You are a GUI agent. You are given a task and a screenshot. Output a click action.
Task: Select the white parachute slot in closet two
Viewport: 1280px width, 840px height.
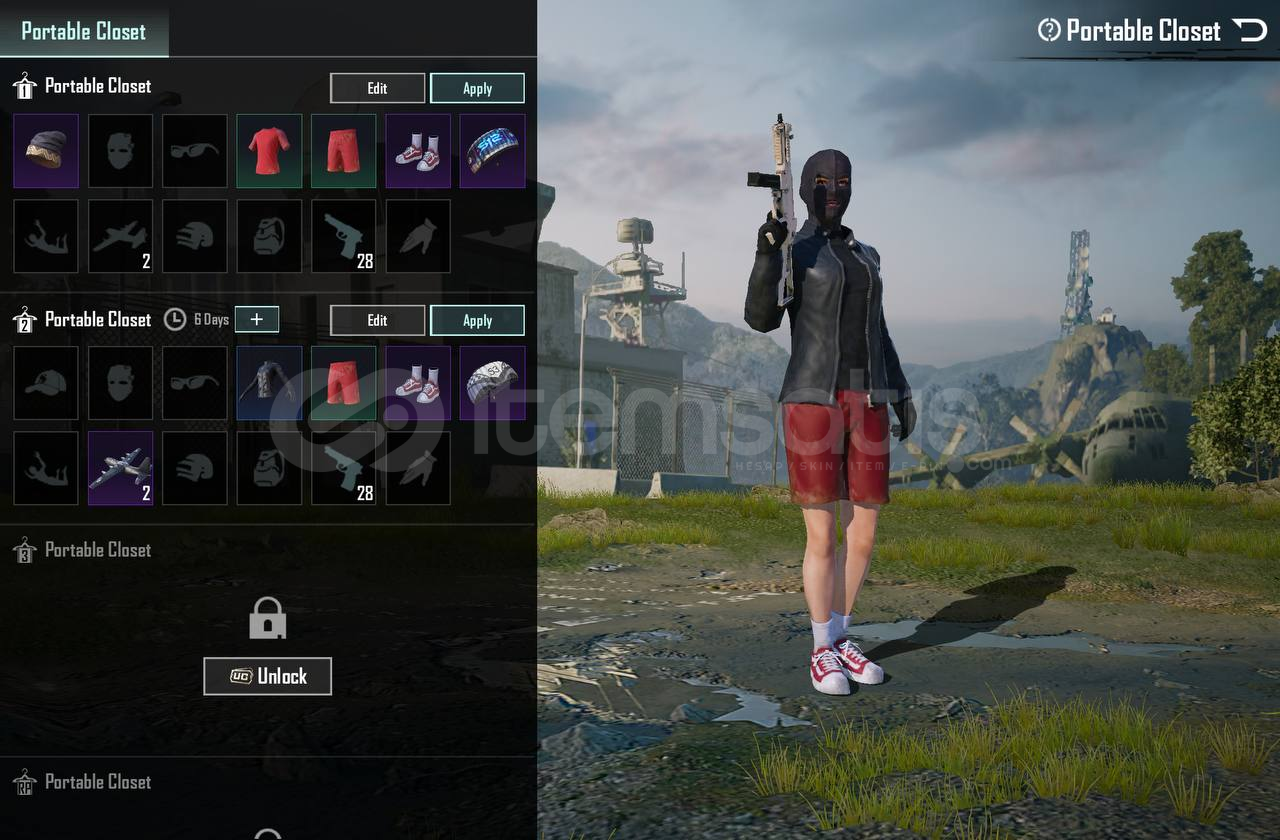[x=492, y=383]
